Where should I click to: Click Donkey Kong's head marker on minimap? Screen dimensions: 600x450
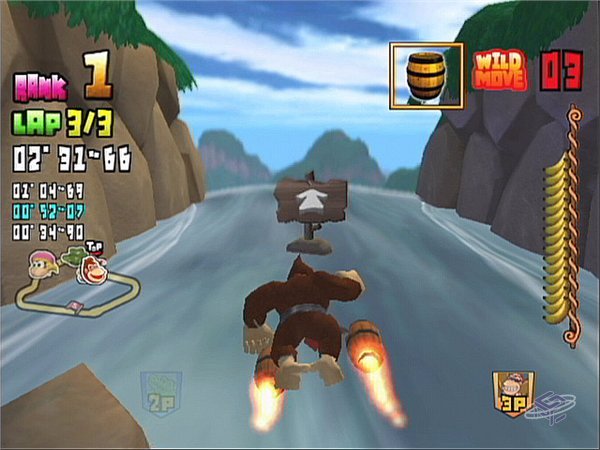(x=96, y=268)
